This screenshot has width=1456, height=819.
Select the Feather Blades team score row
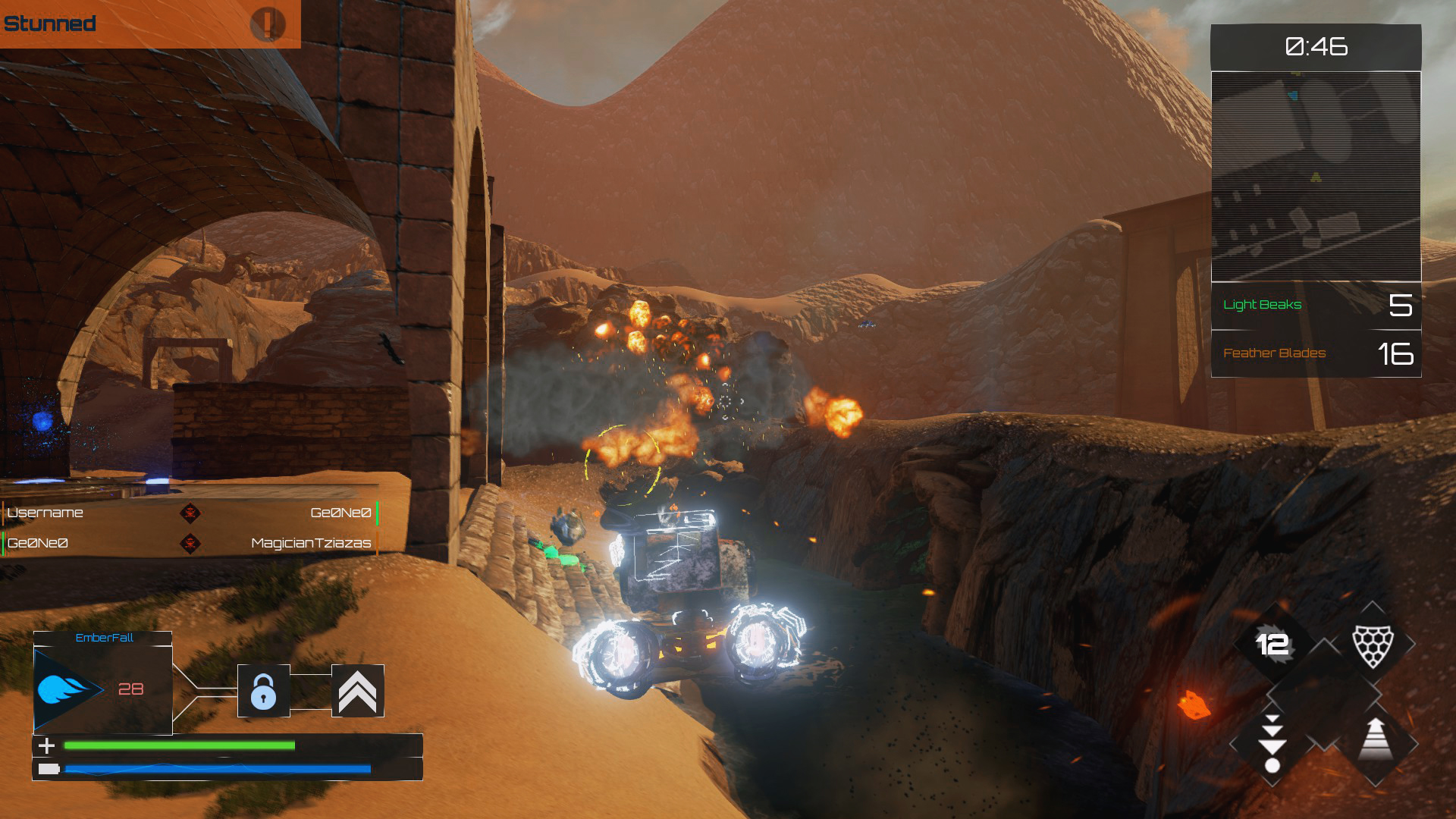1316,353
